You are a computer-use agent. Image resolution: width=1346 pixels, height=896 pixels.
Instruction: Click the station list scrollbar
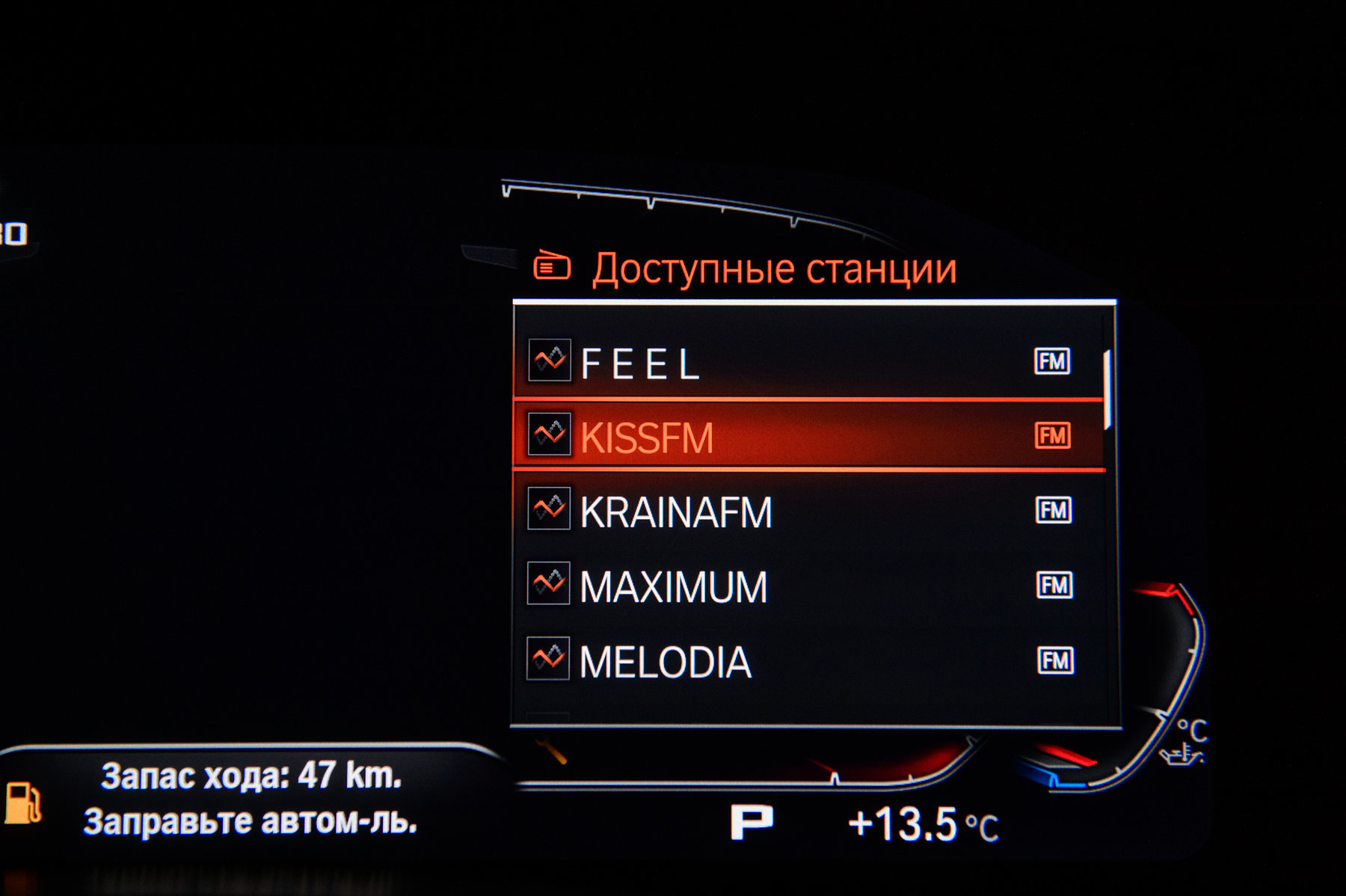tap(1107, 389)
